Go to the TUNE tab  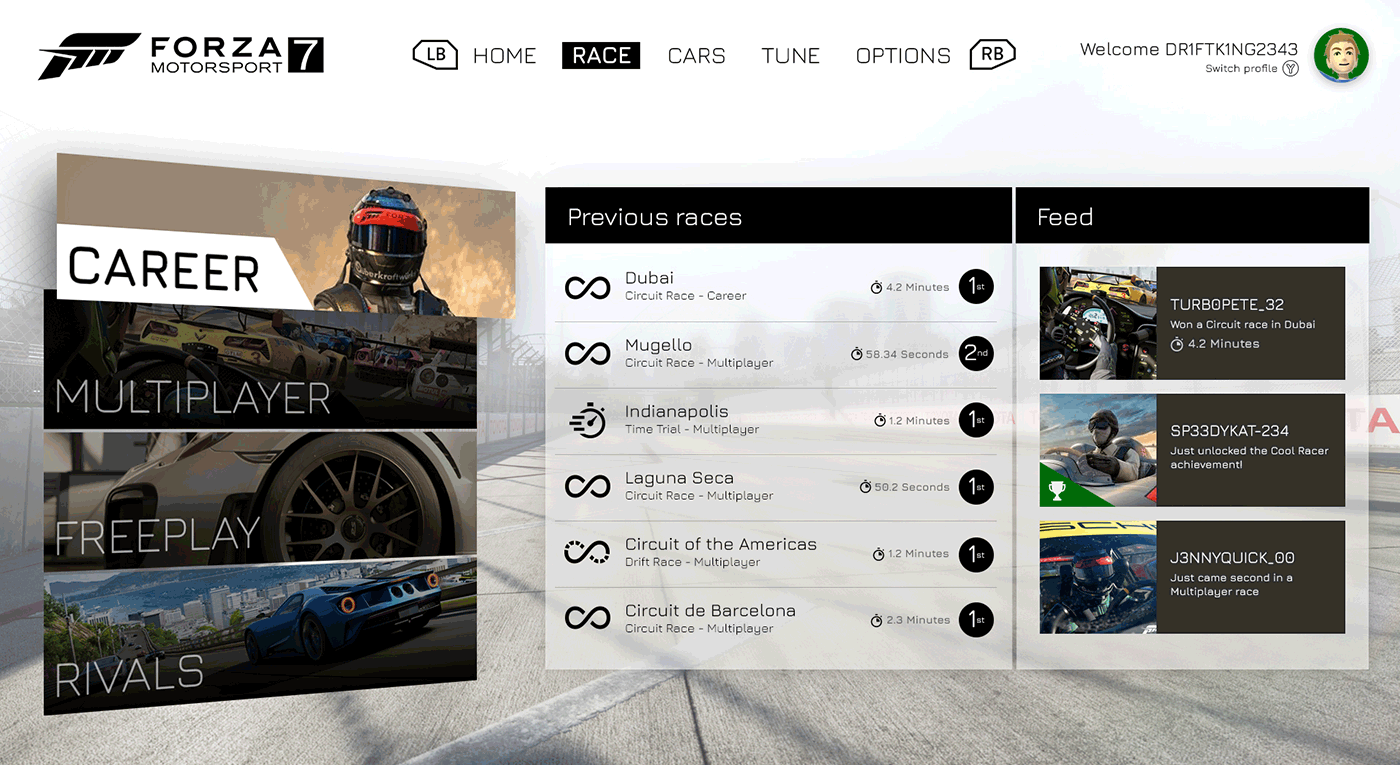(x=790, y=56)
